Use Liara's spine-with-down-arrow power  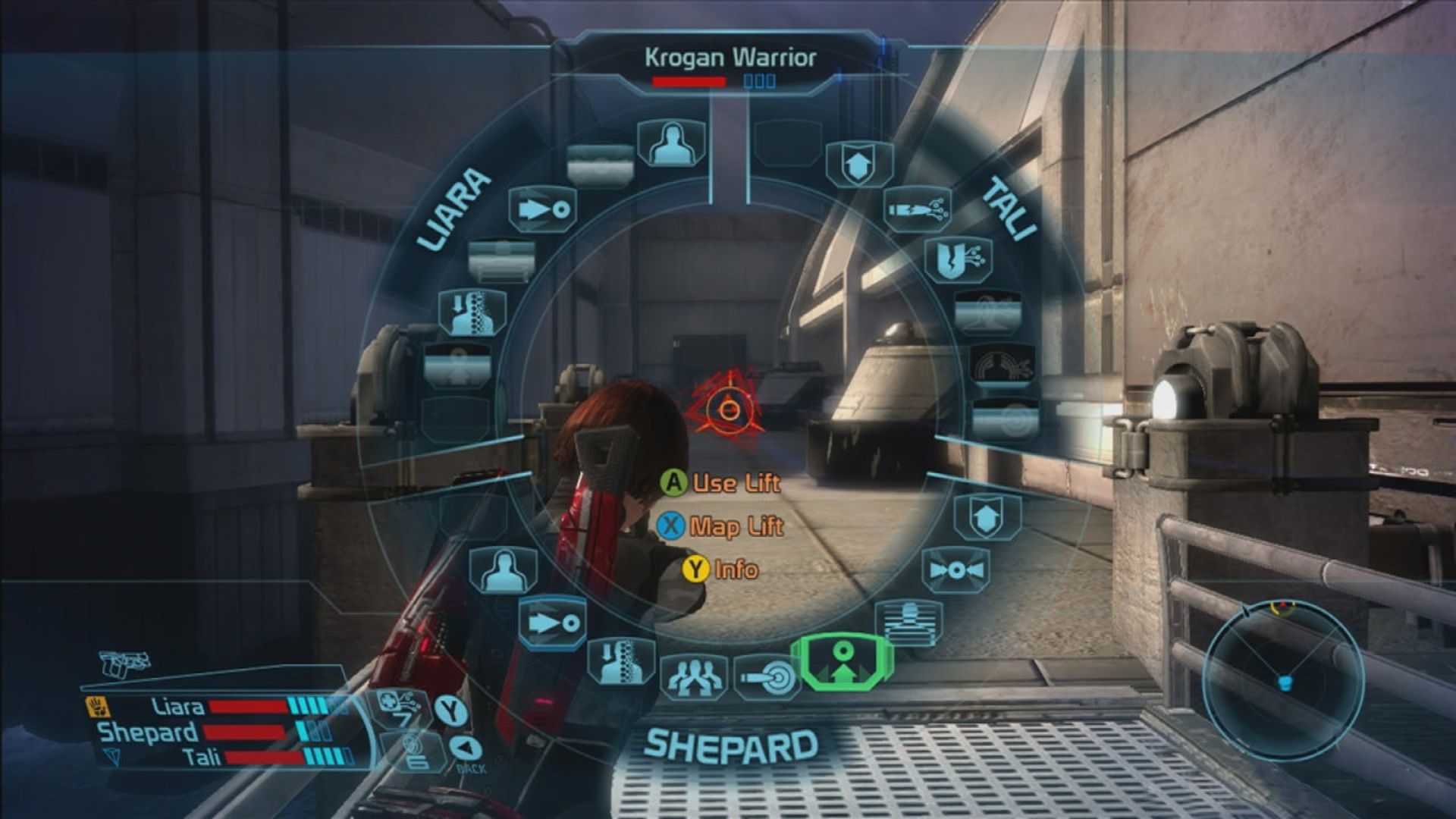click(473, 312)
